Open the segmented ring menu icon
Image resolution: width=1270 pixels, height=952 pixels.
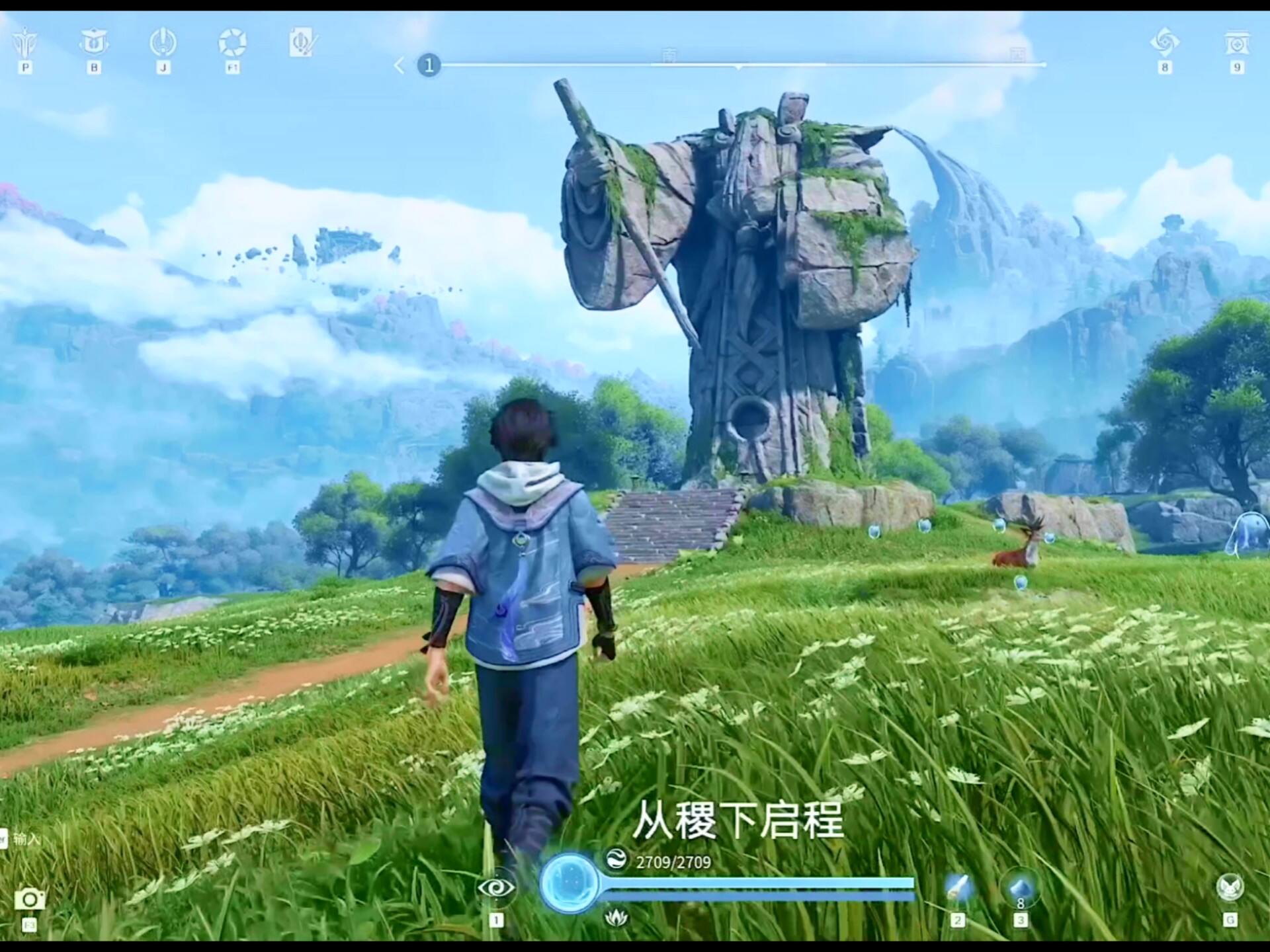coord(232,43)
